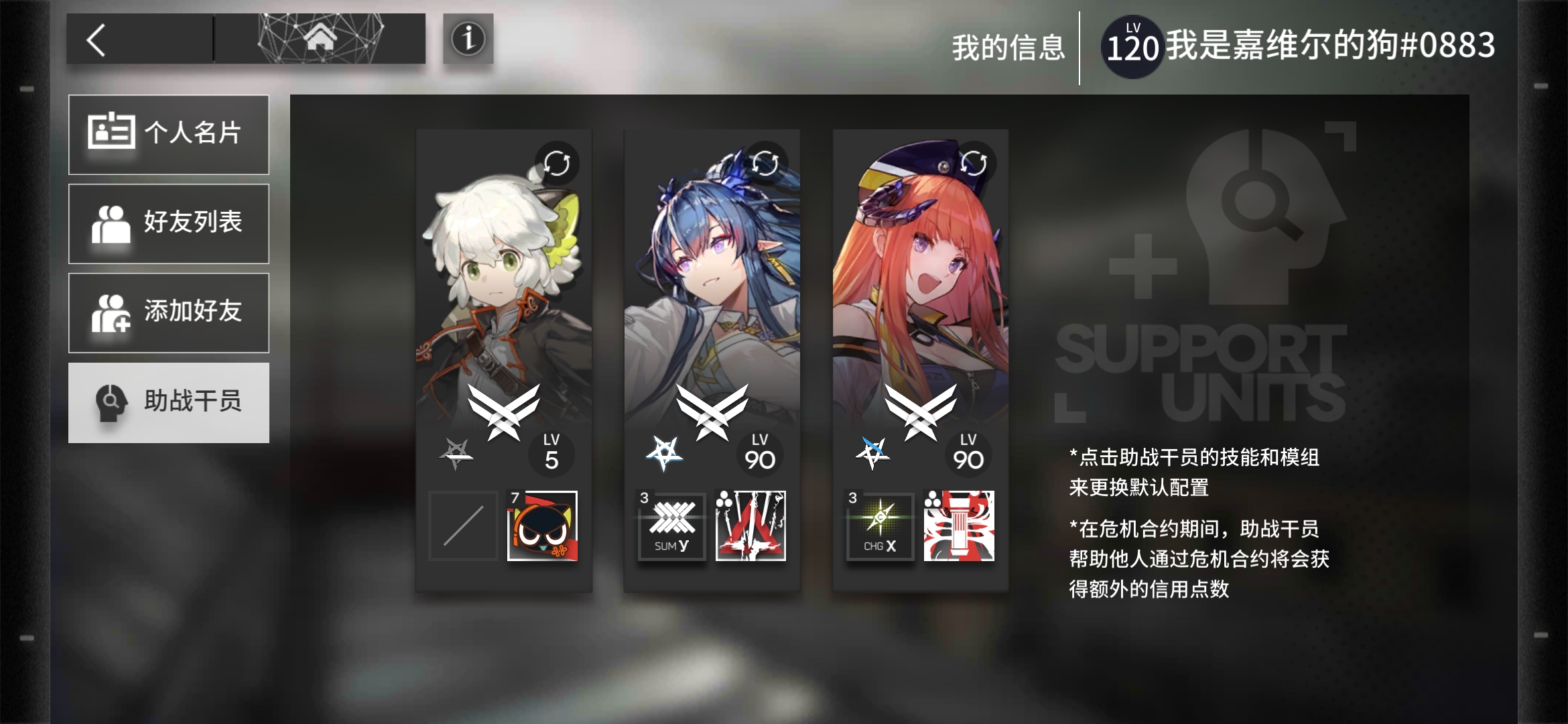Change the red-haired operator's pillar skill
The image size is (1568, 724).
959,526
